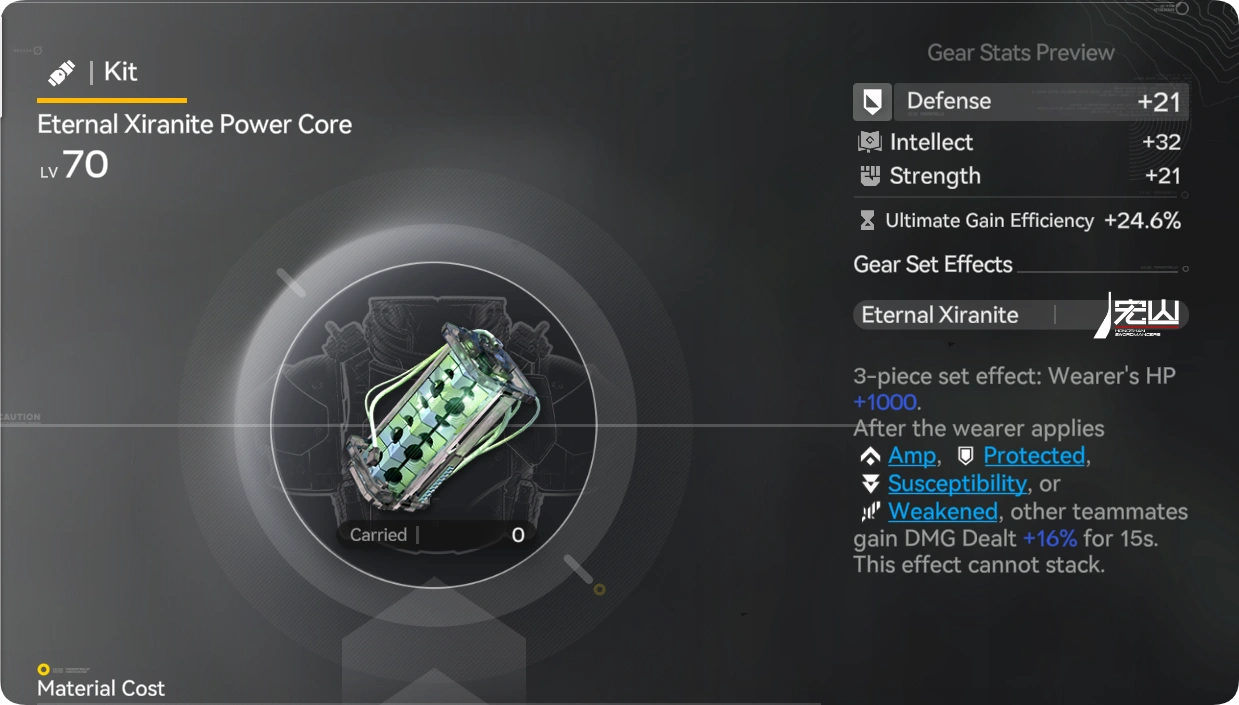The width and height of the screenshot is (1239, 705).
Task: Show details for the Protected link
Action: pyautogui.click(x=1034, y=456)
